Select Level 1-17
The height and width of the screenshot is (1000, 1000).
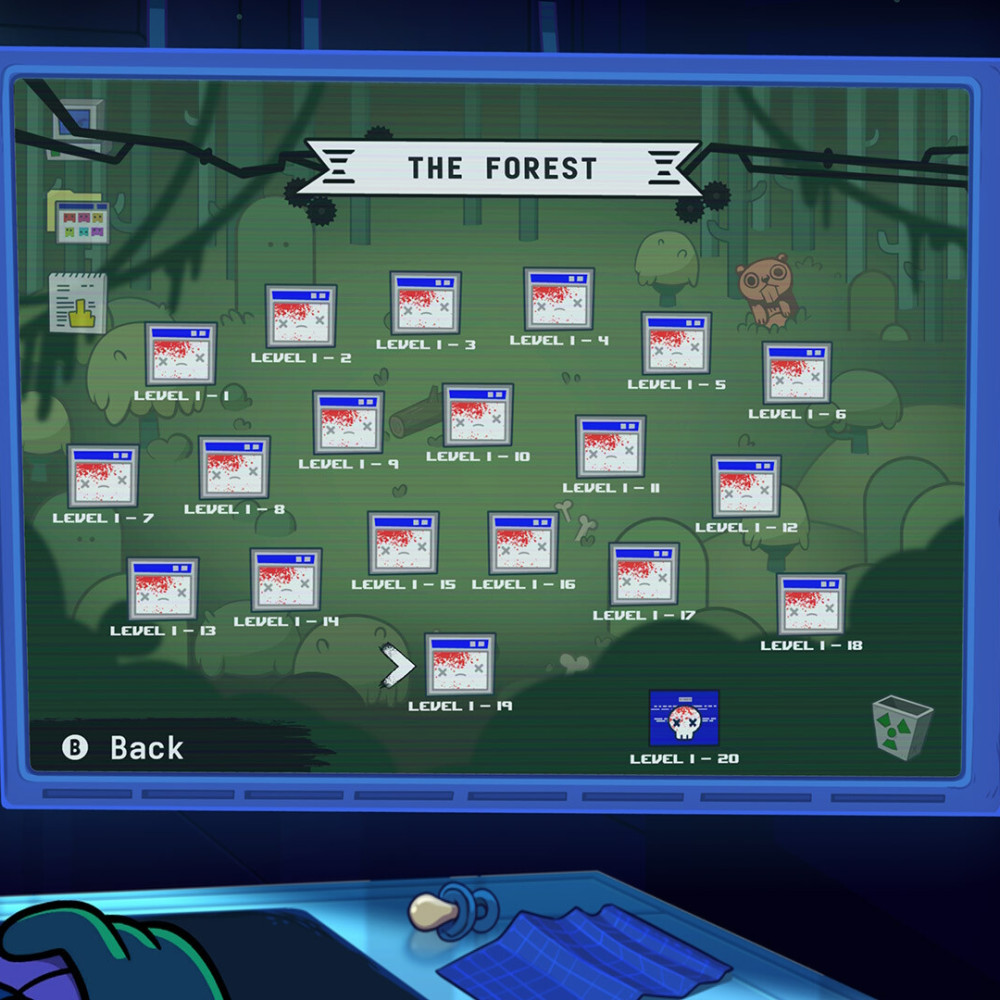pos(644,574)
